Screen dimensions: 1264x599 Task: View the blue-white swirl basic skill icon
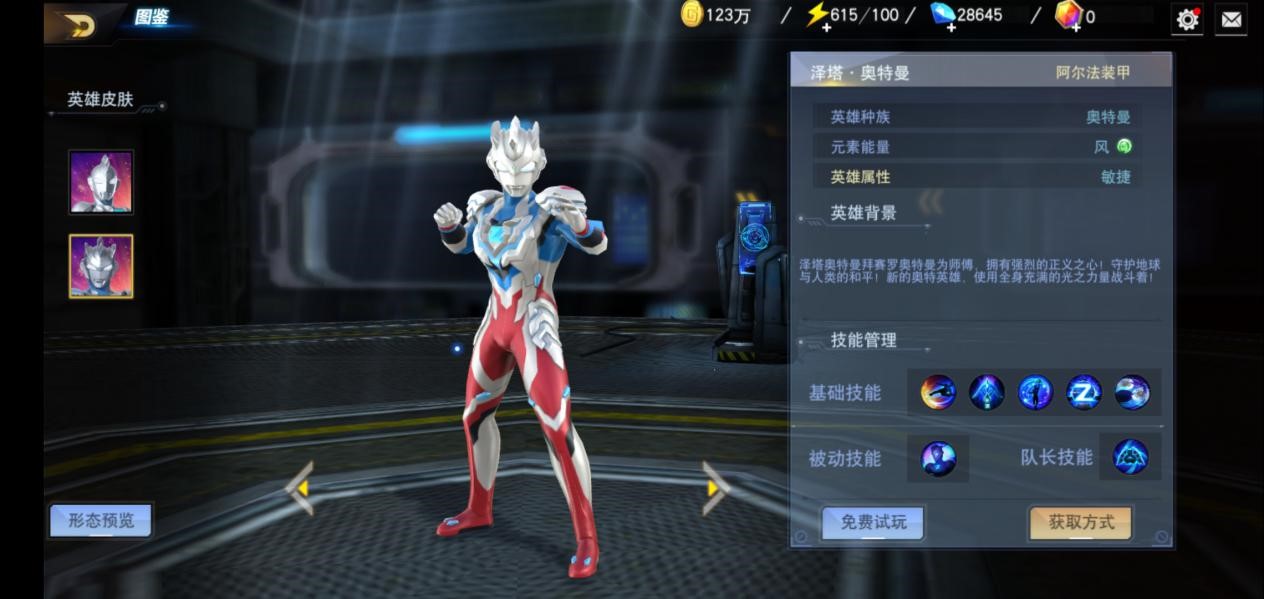tap(1132, 392)
